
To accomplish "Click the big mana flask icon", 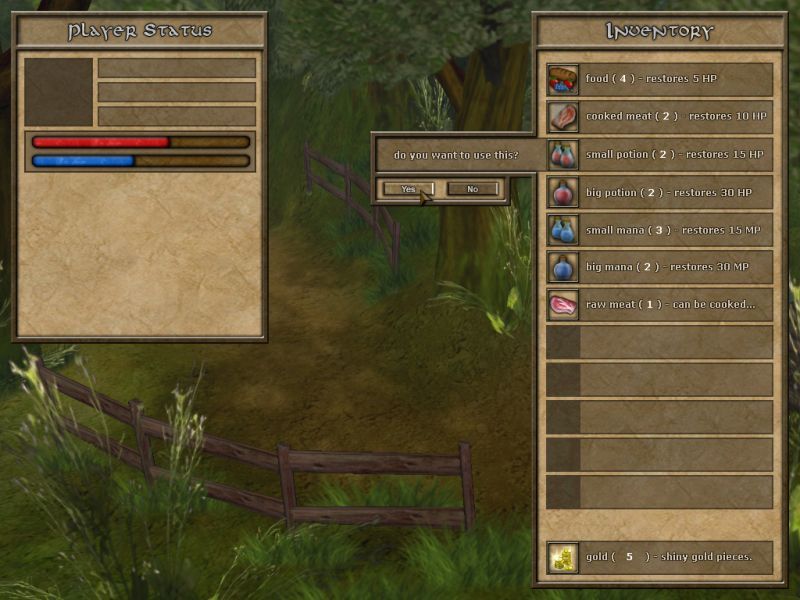I will point(563,267).
